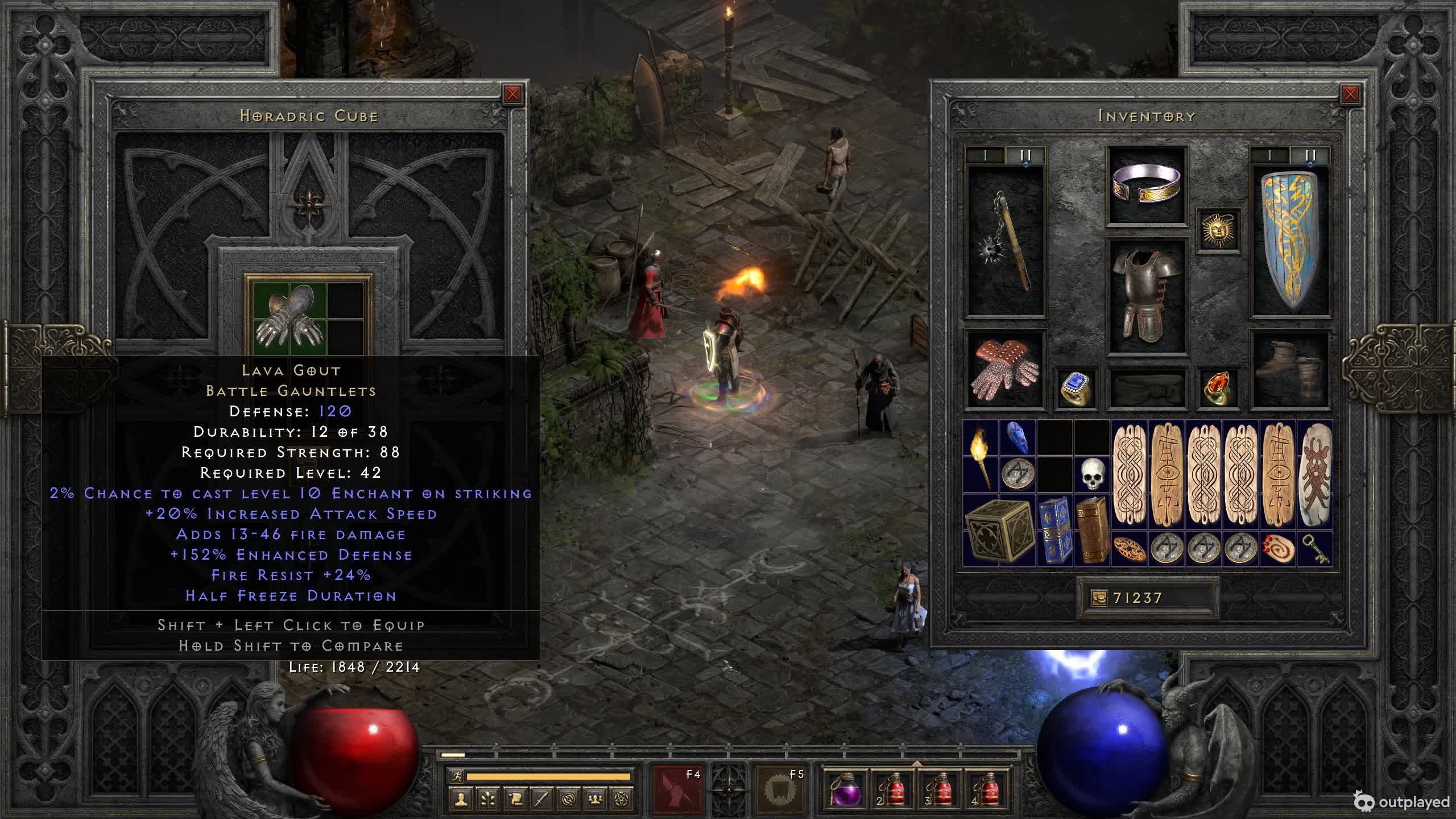
Task: Close the Horadric Cube panel
Action: (512, 94)
